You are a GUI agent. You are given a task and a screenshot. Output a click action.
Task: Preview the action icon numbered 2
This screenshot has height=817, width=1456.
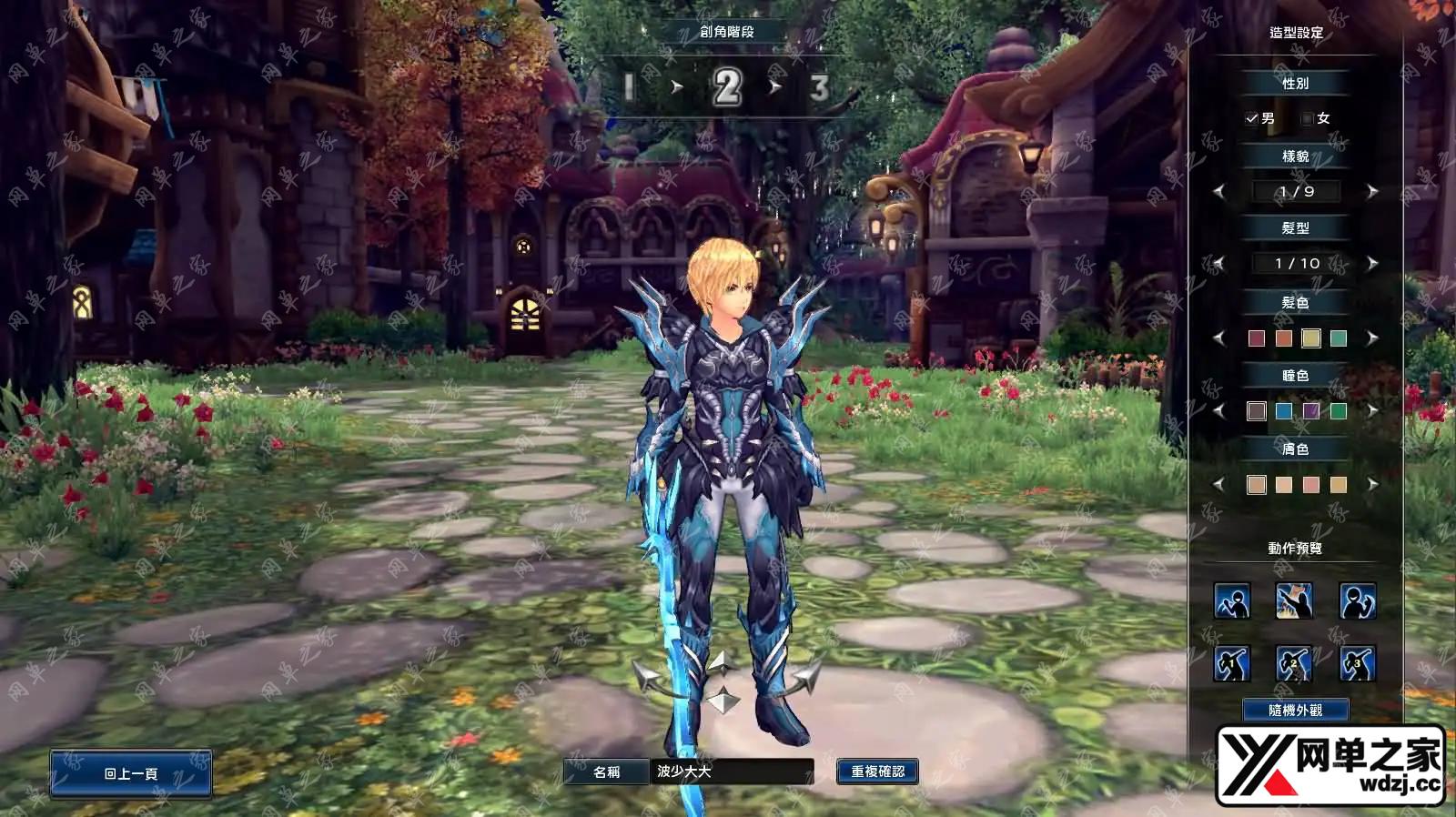coord(1294,664)
